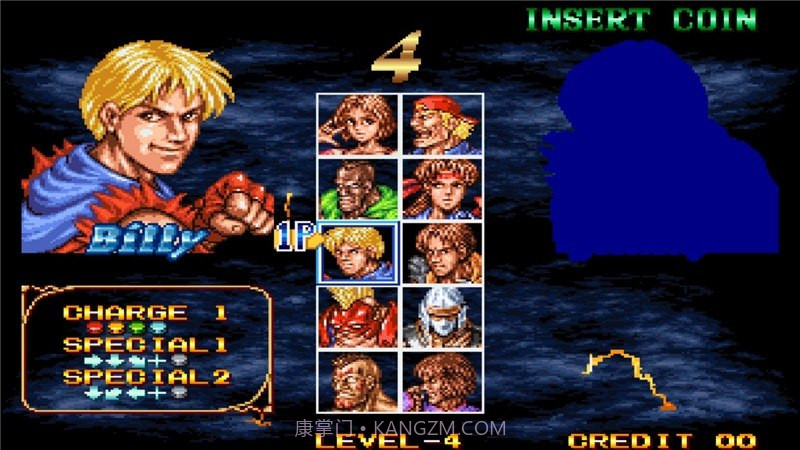Select the red-masked fighter with blond mohawk
800x450 pixels.
[x=358, y=316]
